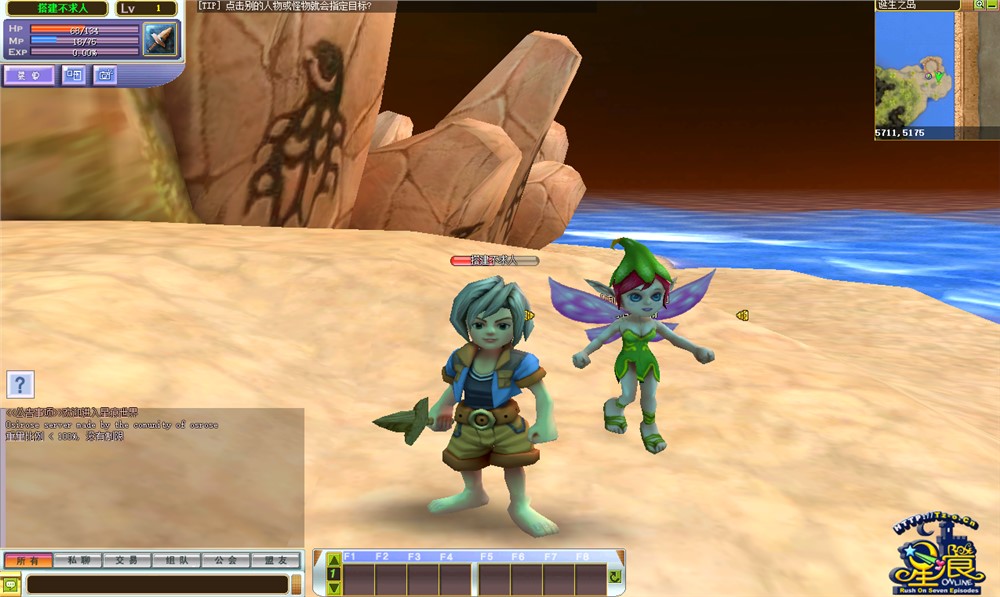Image resolution: width=1000 pixels, height=597 pixels.
Task: Focus the chat text input box
Action: (156, 584)
